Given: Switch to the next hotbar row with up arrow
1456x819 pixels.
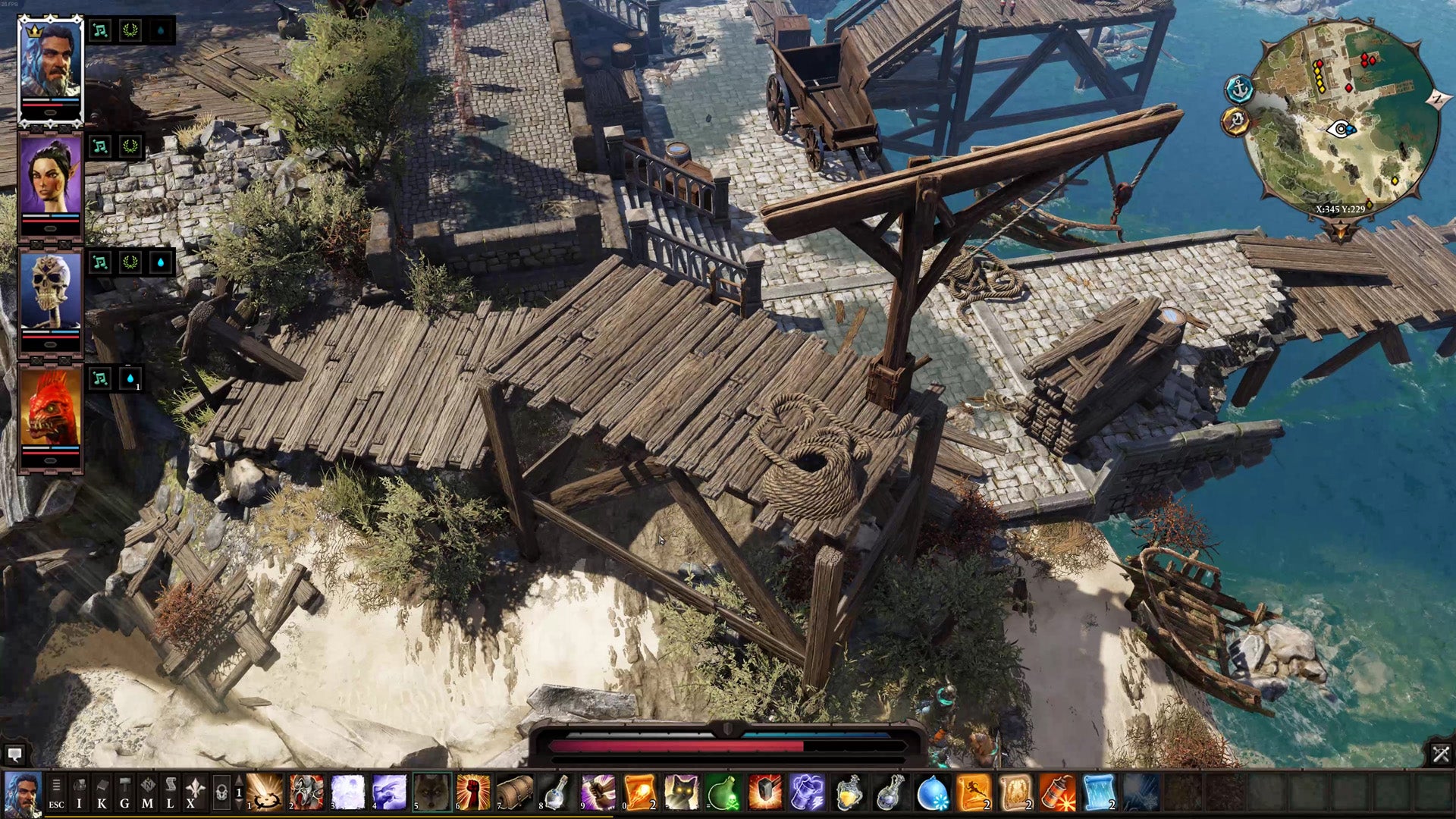Looking at the screenshot, I should (239, 780).
